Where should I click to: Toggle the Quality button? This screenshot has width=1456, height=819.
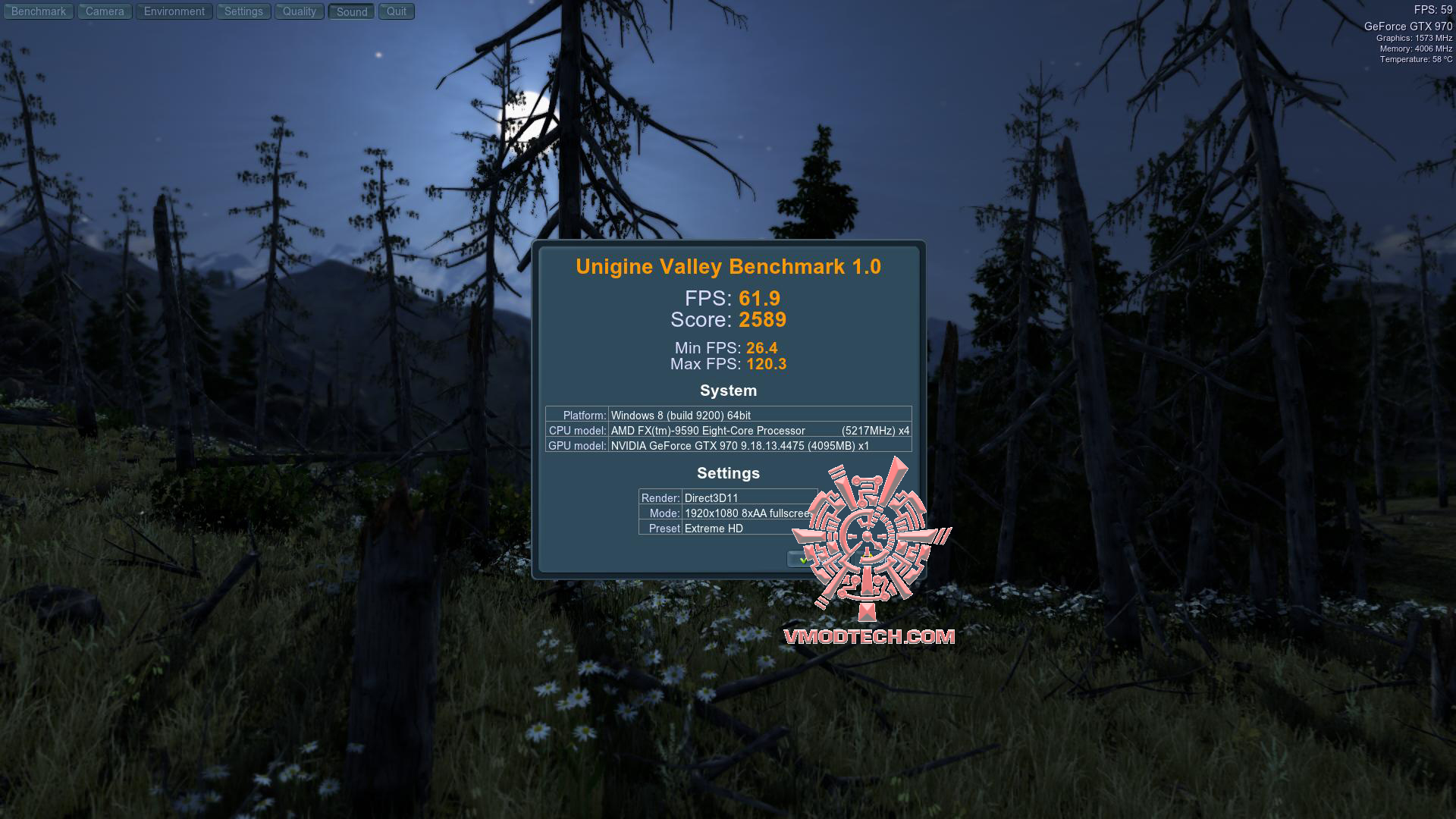click(x=300, y=11)
